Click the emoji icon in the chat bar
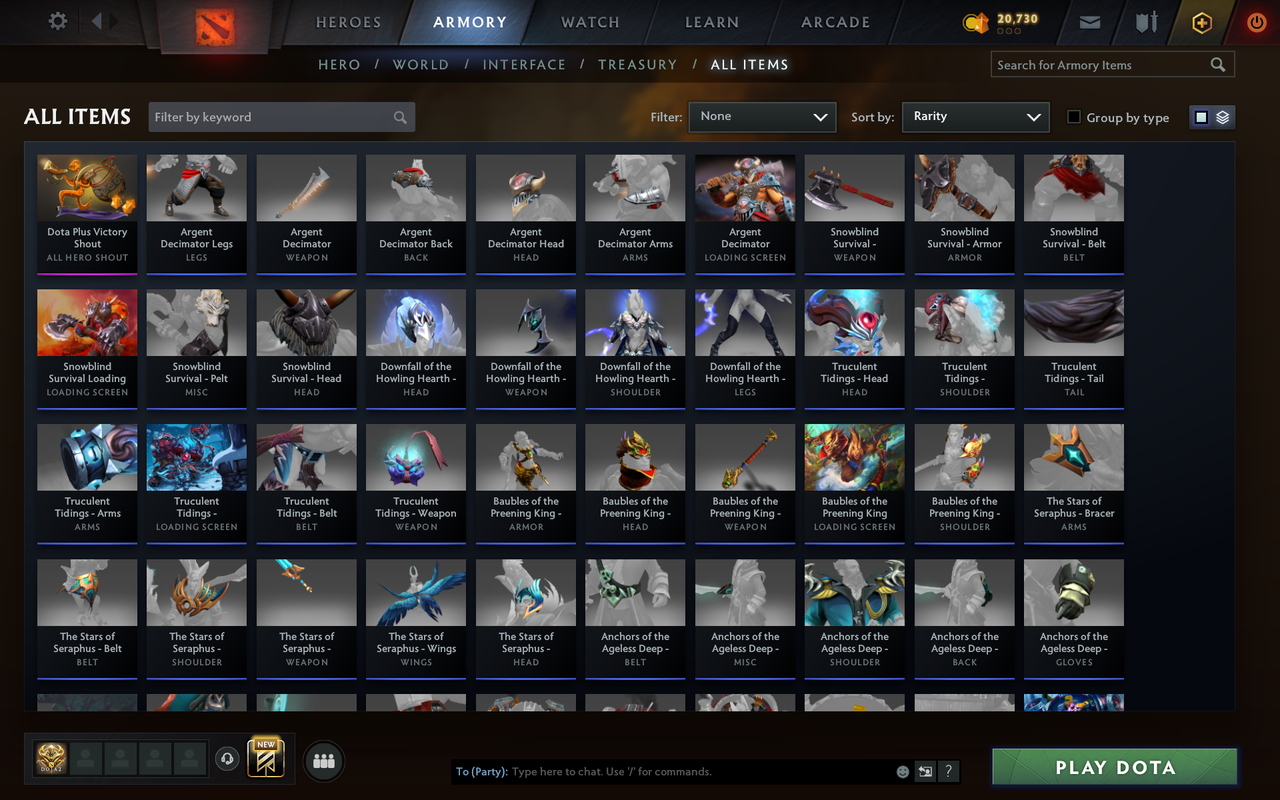 (900, 771)
